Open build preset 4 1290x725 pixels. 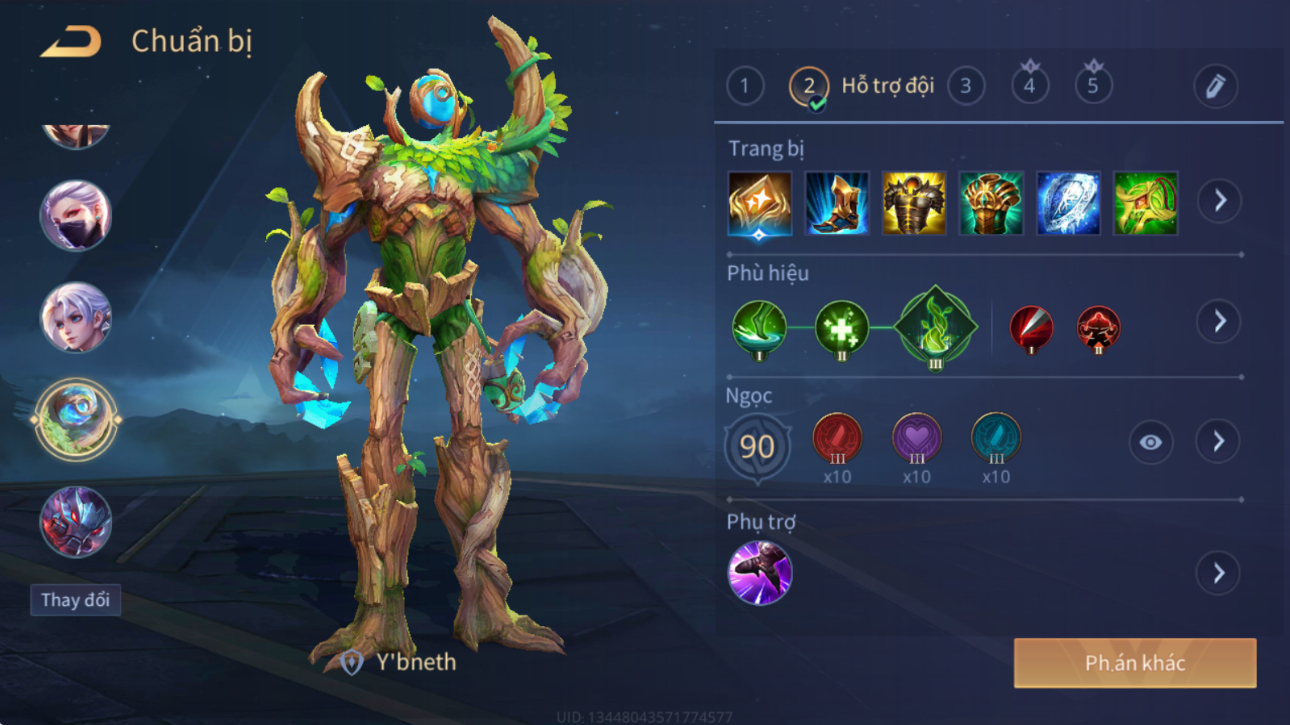click(1029, 86)
